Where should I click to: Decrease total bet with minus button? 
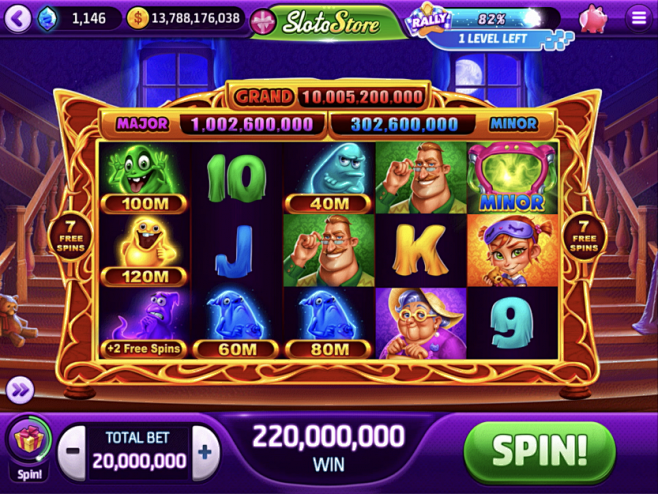coord(71,452)
